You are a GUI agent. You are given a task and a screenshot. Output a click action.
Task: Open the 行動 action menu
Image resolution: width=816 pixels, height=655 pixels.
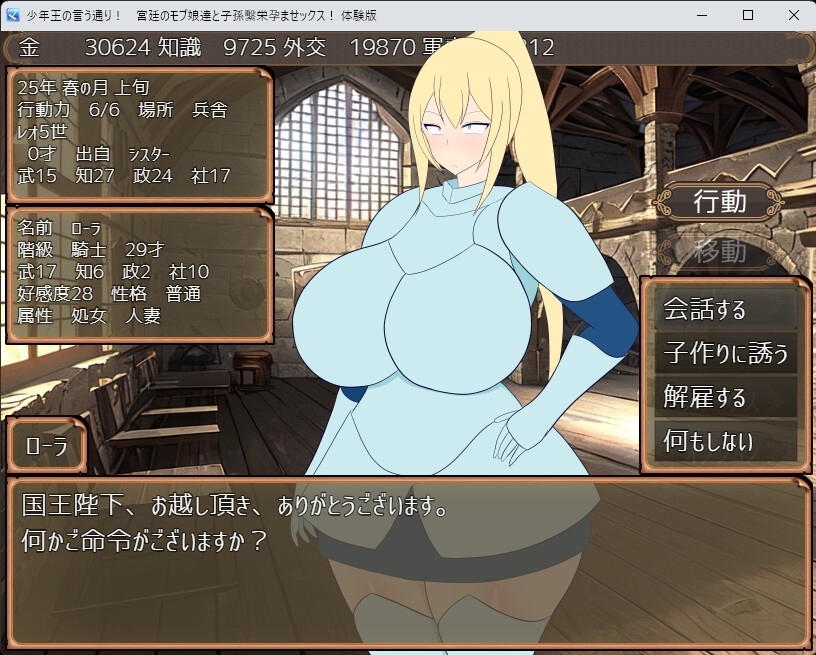pyautogui.click(x=720, y=201)
